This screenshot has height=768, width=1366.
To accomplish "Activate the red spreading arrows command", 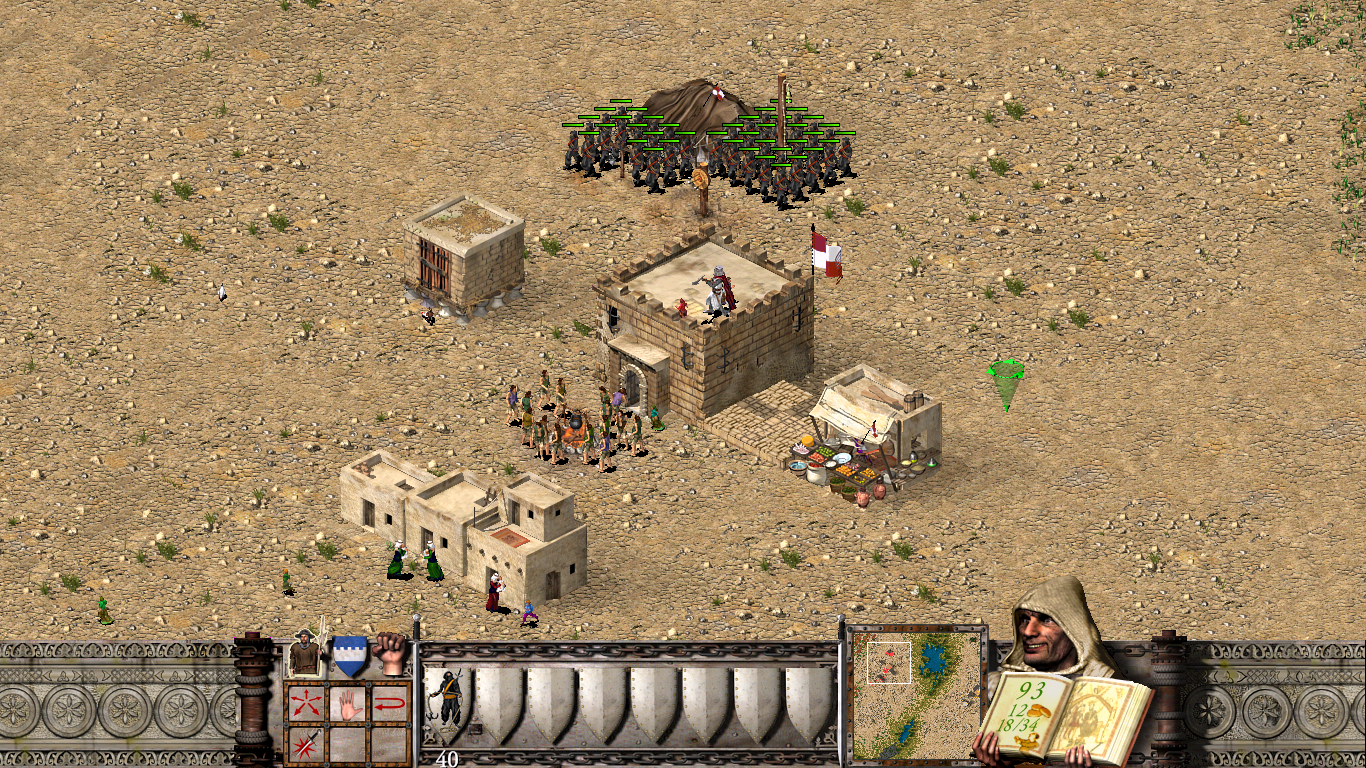I will tap(304, 702).
